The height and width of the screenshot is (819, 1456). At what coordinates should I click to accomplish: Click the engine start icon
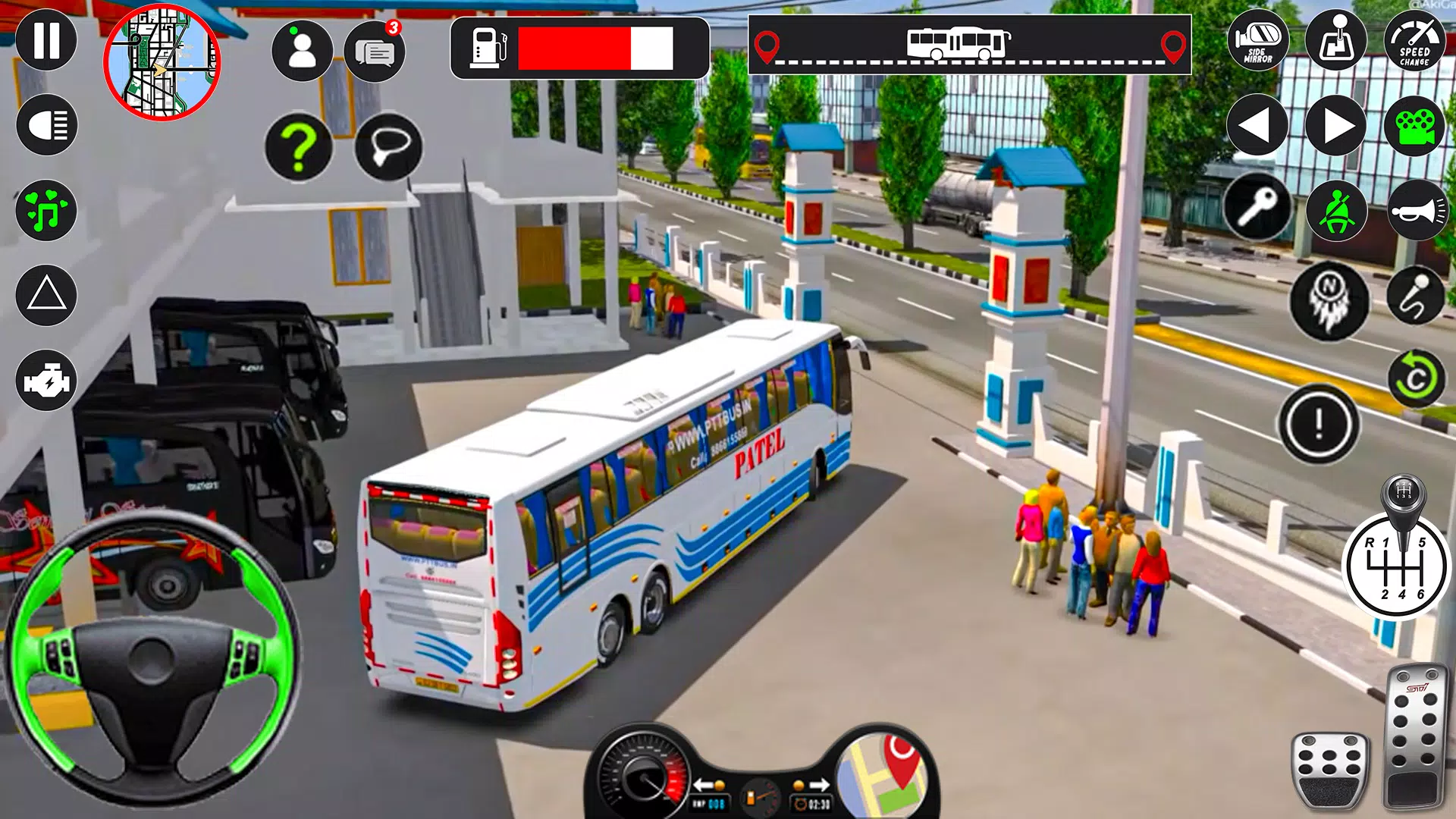(46, 381)
